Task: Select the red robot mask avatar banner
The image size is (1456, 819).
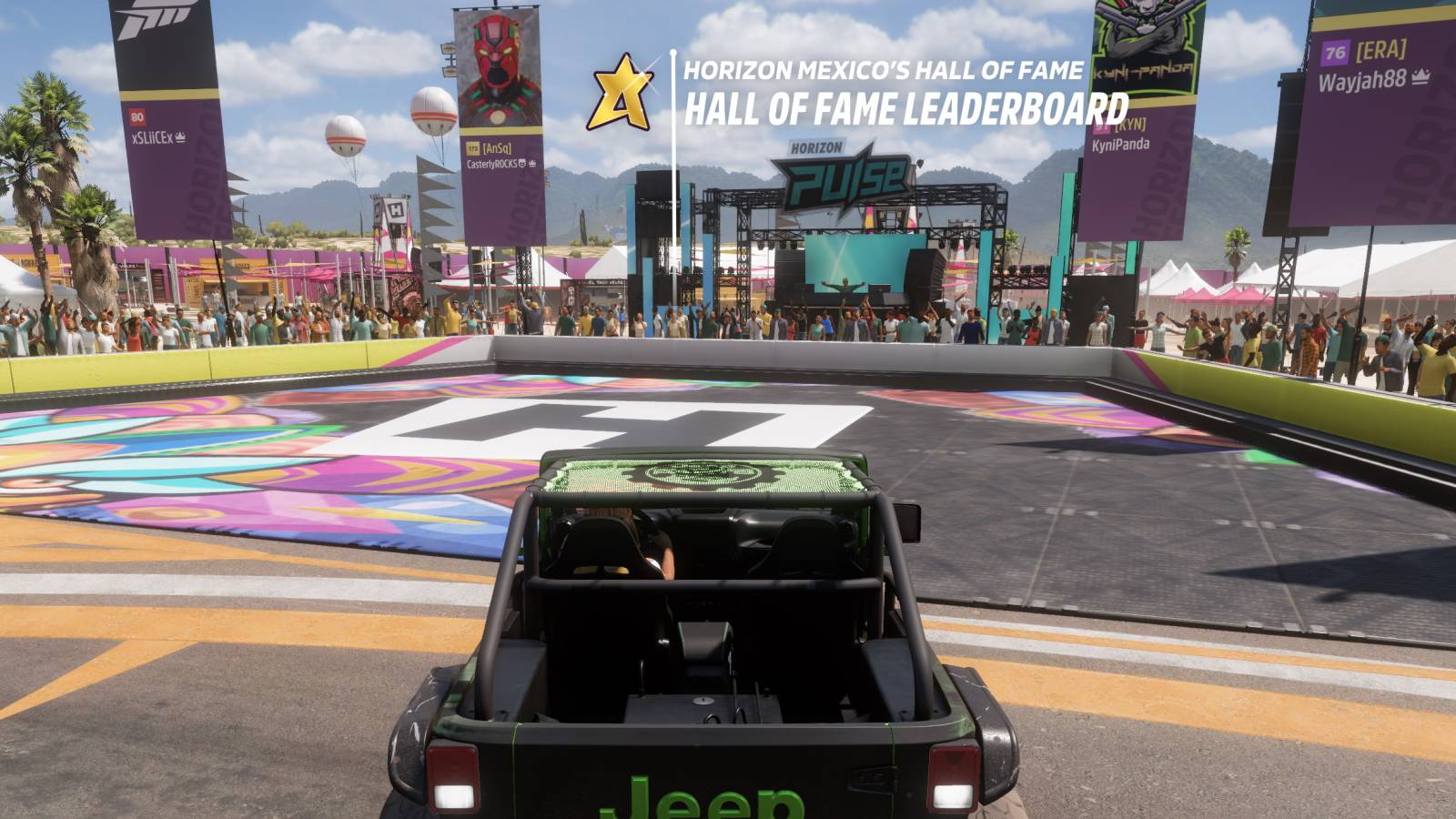Action: click(499, 68)
